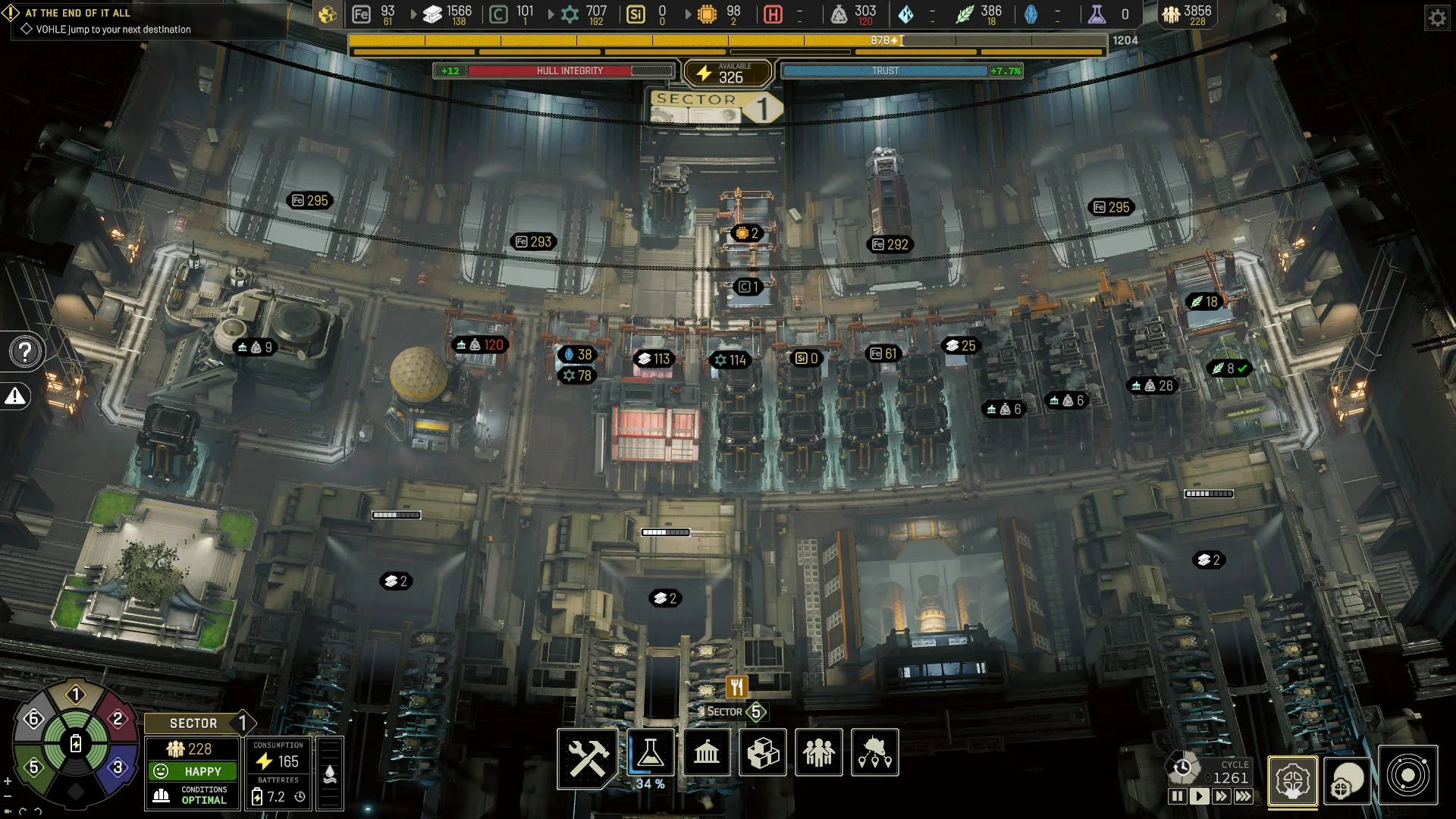Open the probe and expedition markers panel

(875, 753)
